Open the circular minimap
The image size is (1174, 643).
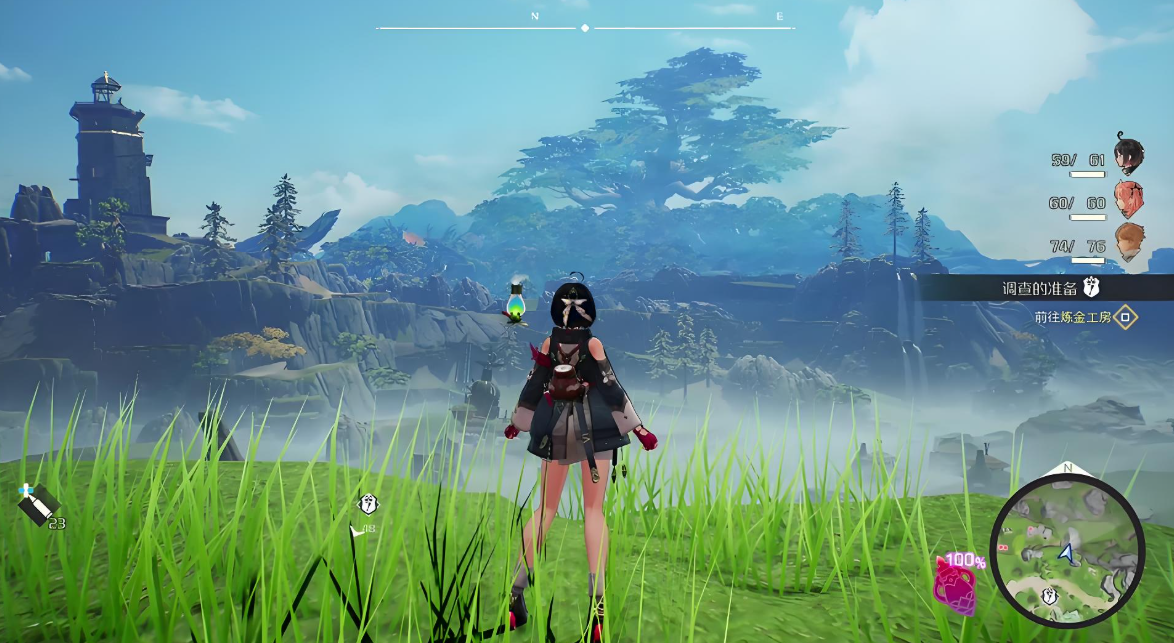(x=1067, y=551)
